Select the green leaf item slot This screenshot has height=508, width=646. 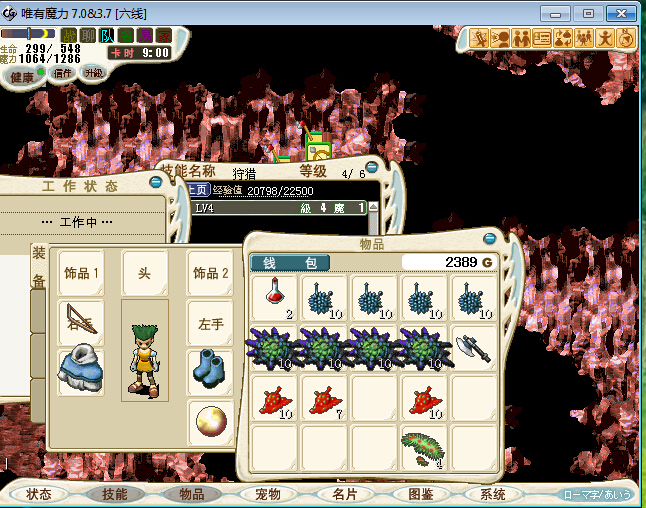click(x=423, y=446)
